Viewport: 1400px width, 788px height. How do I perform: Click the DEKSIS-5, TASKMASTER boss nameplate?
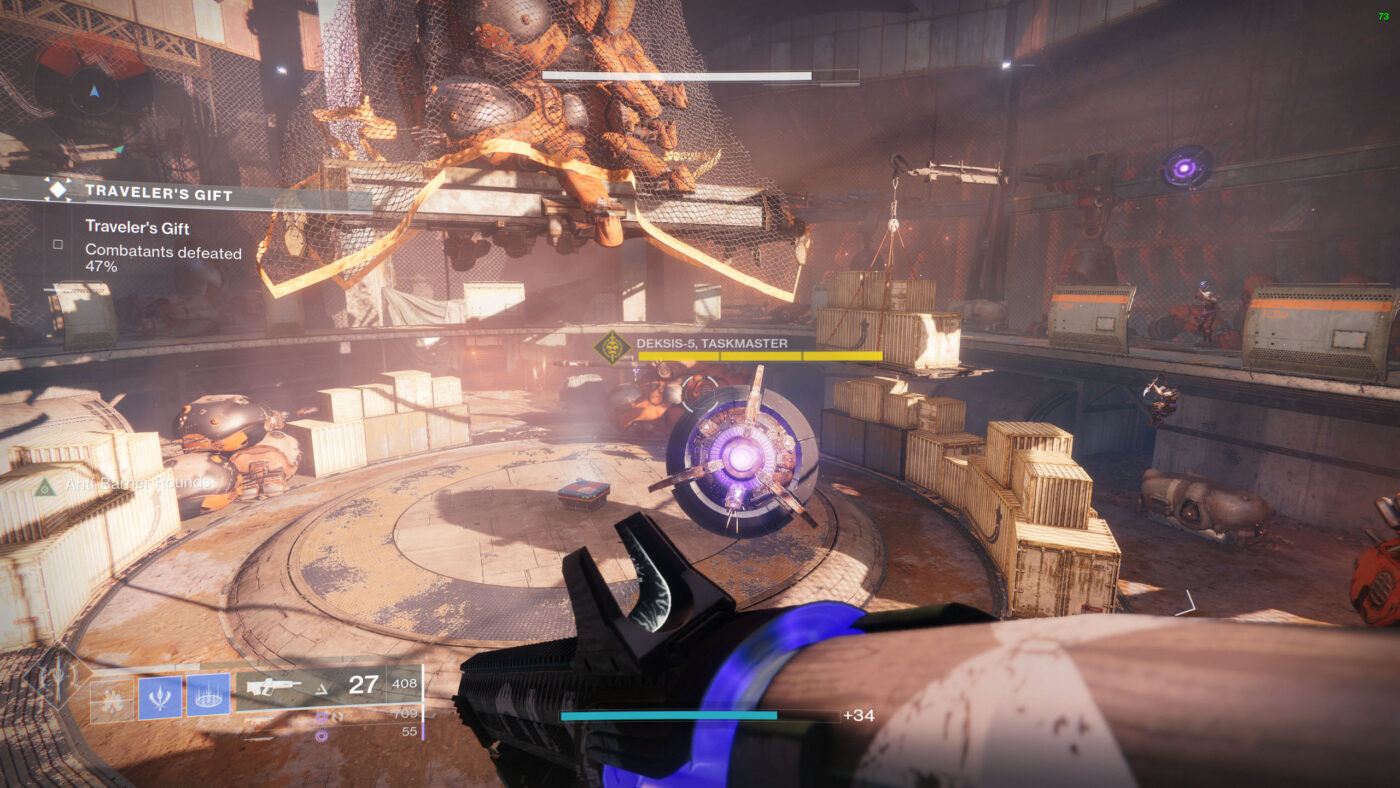(x=712, y=343)
